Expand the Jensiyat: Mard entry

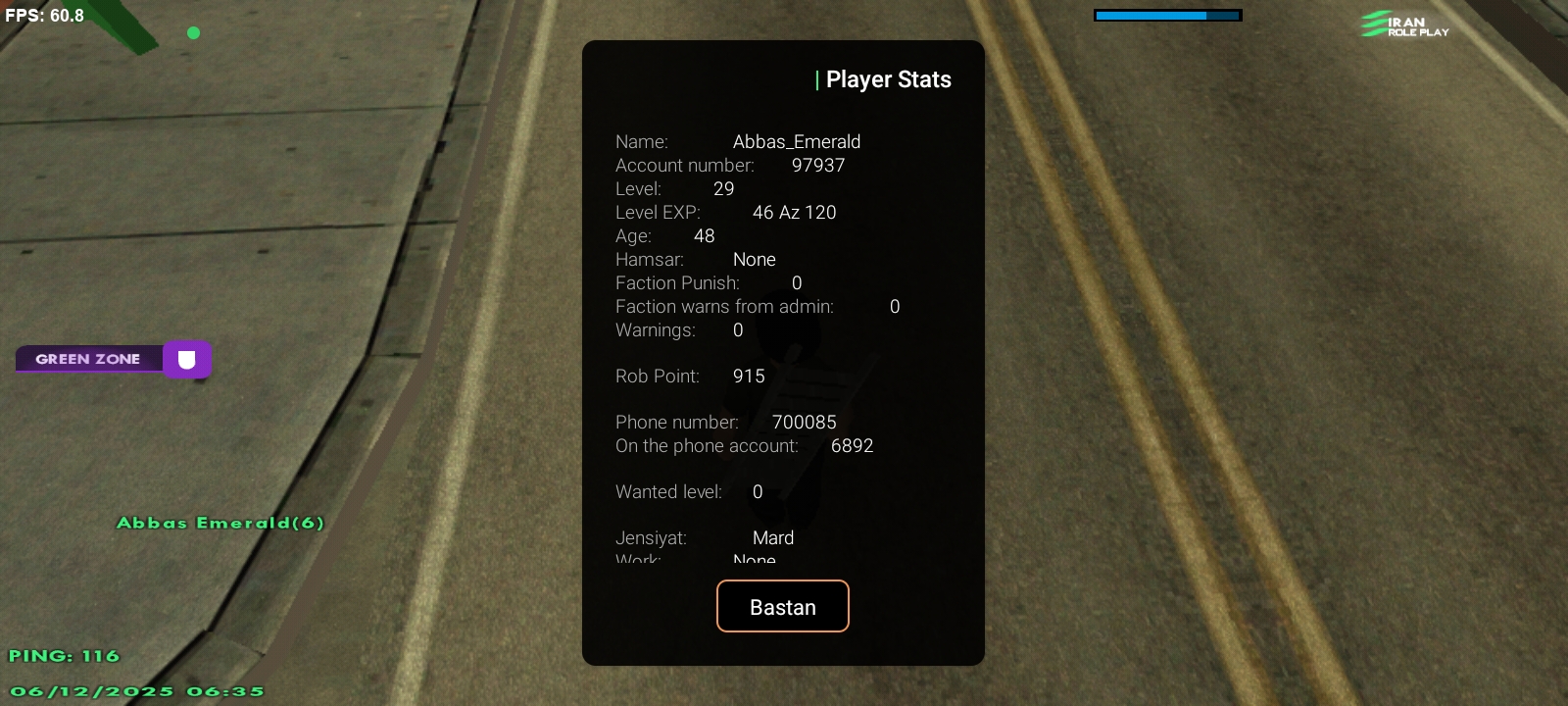click(x=706, y=537)
